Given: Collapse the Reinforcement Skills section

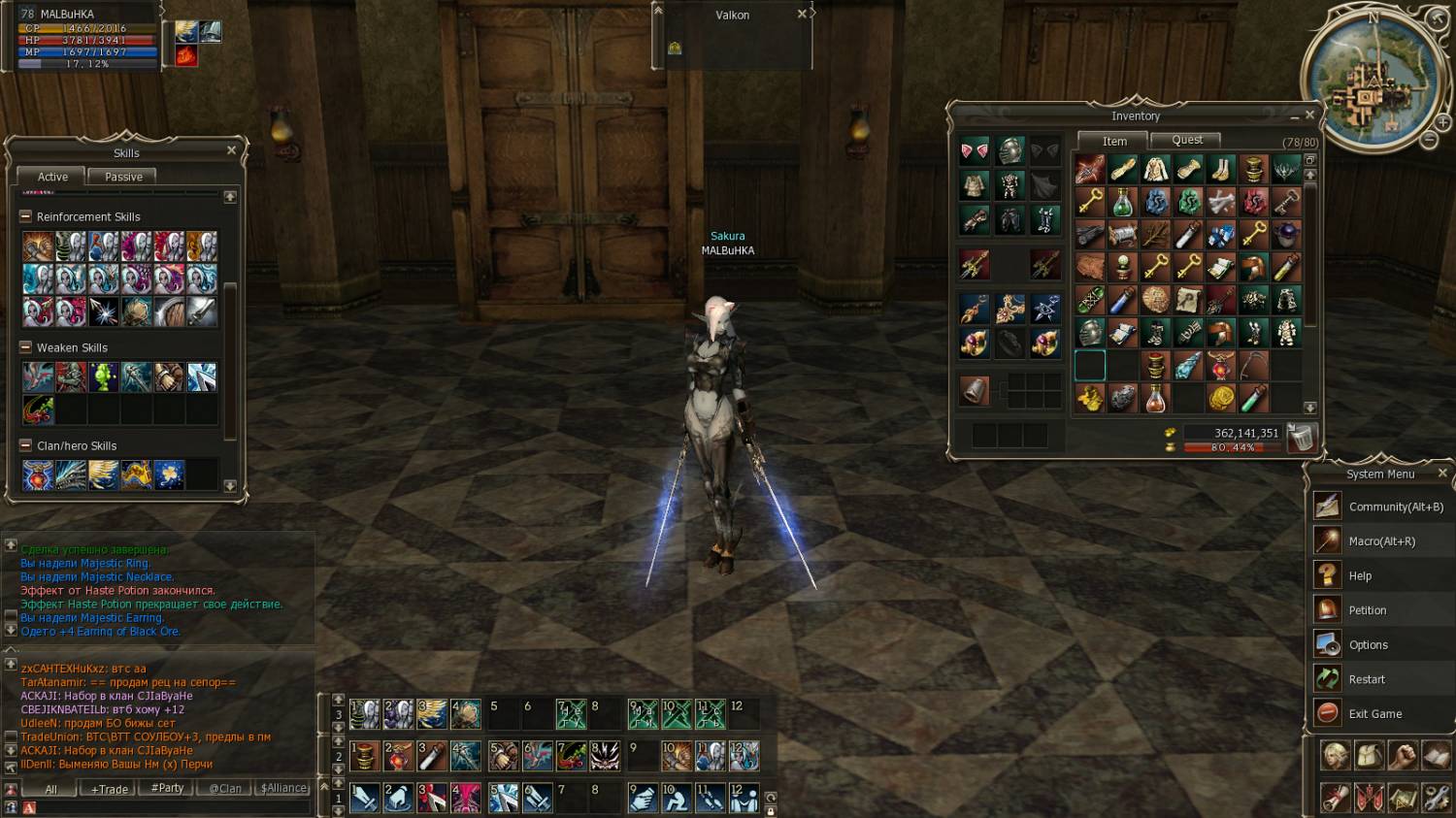Looking at the screenshot, I should coord(26,216).
